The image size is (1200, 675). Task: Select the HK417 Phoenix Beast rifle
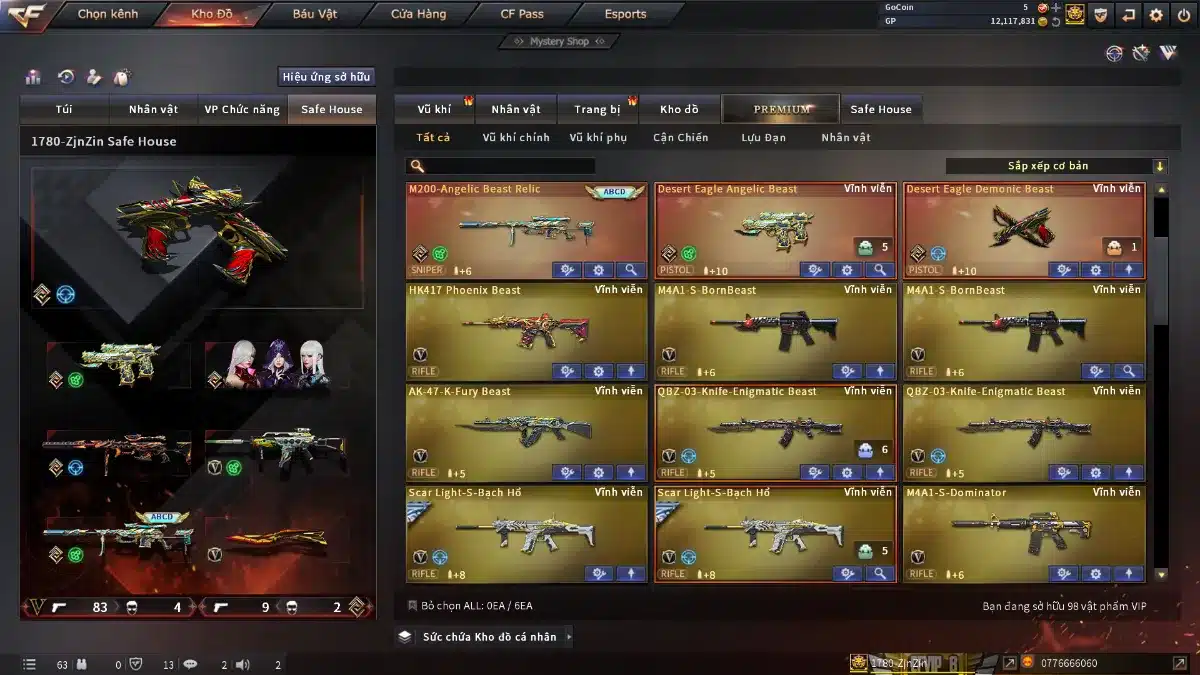click(x=526, y=330)
